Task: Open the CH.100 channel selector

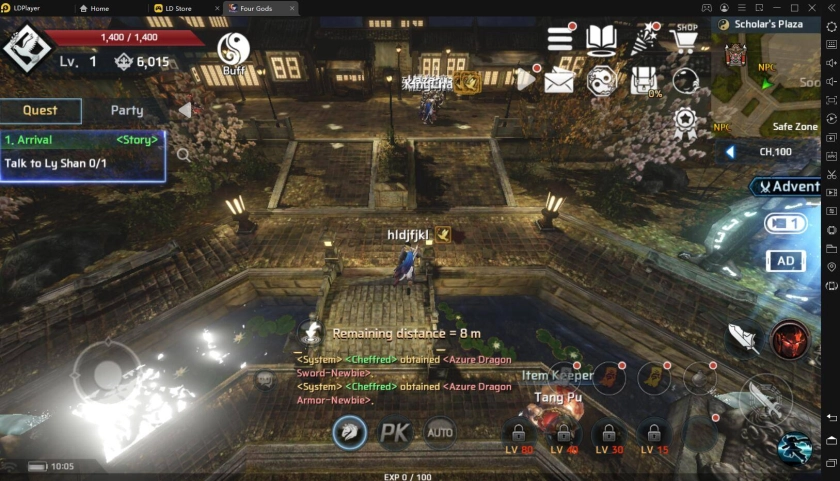Action: [775, 152]
